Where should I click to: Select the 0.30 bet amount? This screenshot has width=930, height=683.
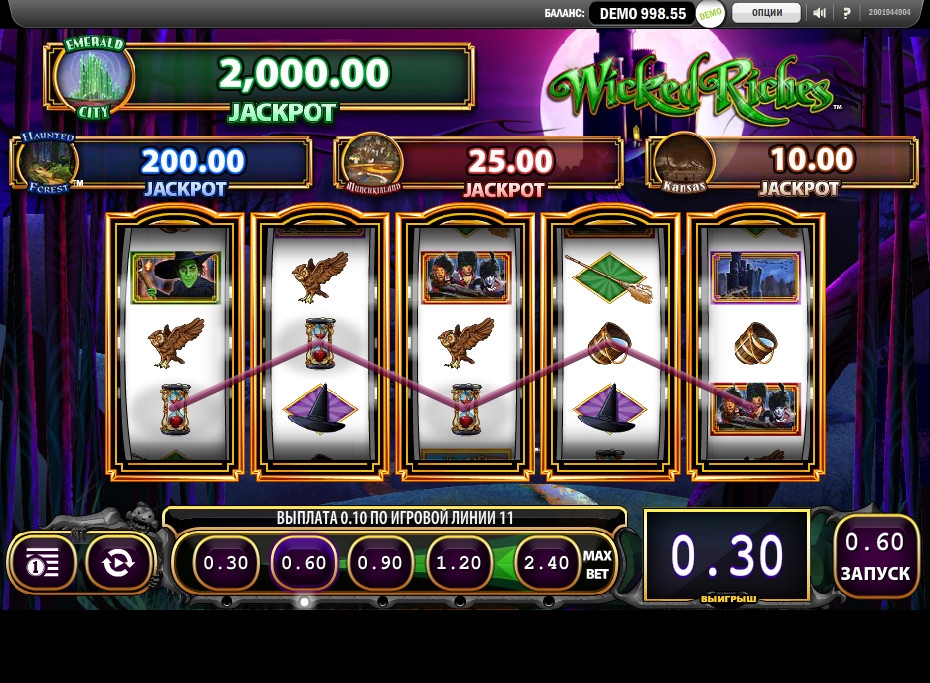(x=226, y=563)
